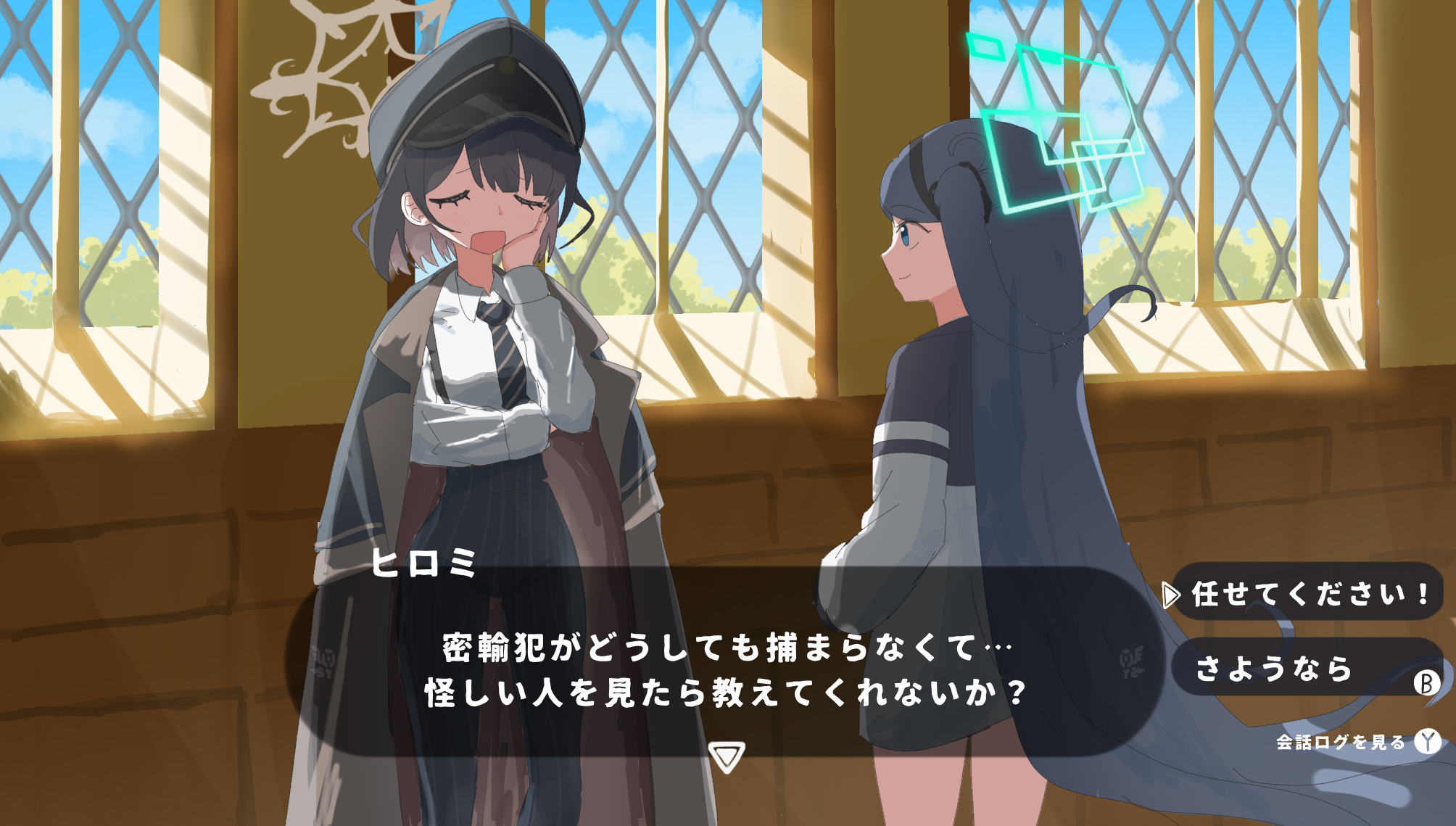
Task: Advance dialogue with the triangle arrow
Action: 727,756
